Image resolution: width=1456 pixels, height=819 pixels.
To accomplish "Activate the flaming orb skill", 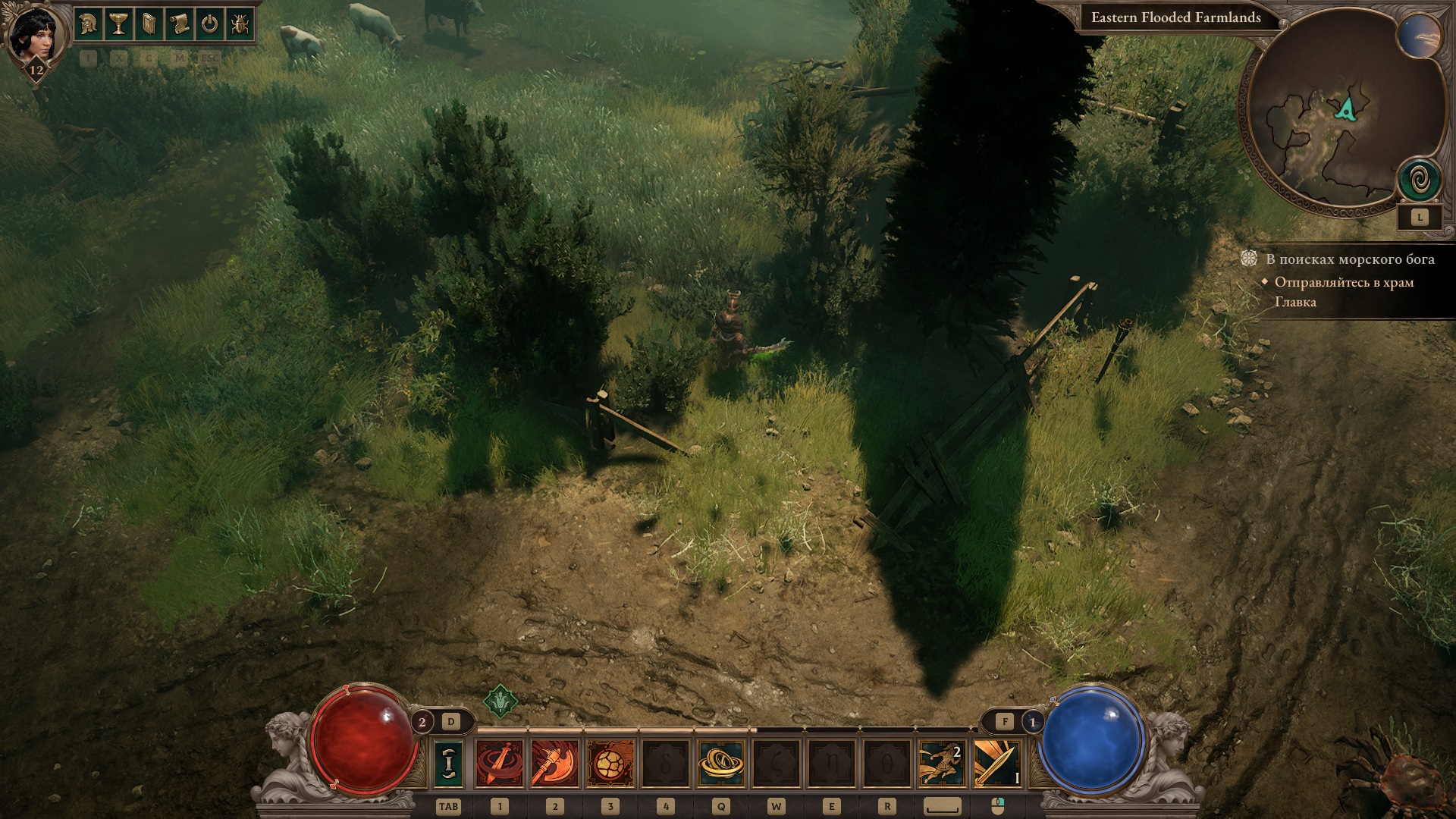I will [x=610, y=763].
